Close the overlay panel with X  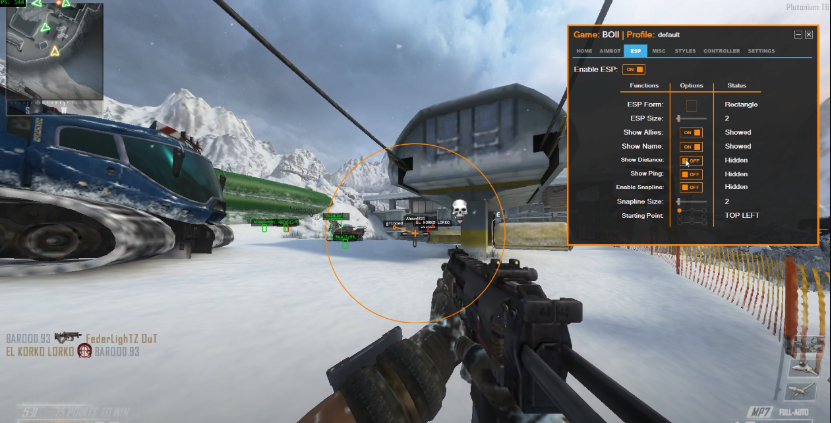[x=808, y=34]
